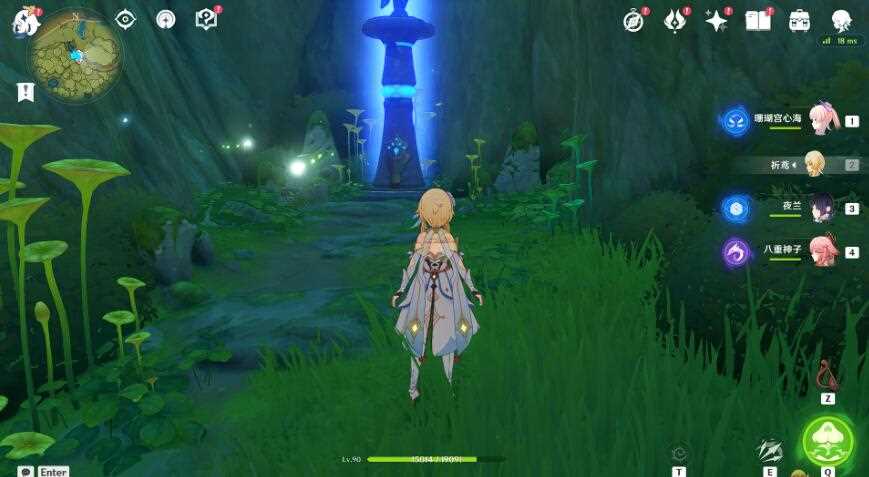This screenshot has width=869, height=477.
Task: Open the character profile icon
Action: [x=841, y=21]
